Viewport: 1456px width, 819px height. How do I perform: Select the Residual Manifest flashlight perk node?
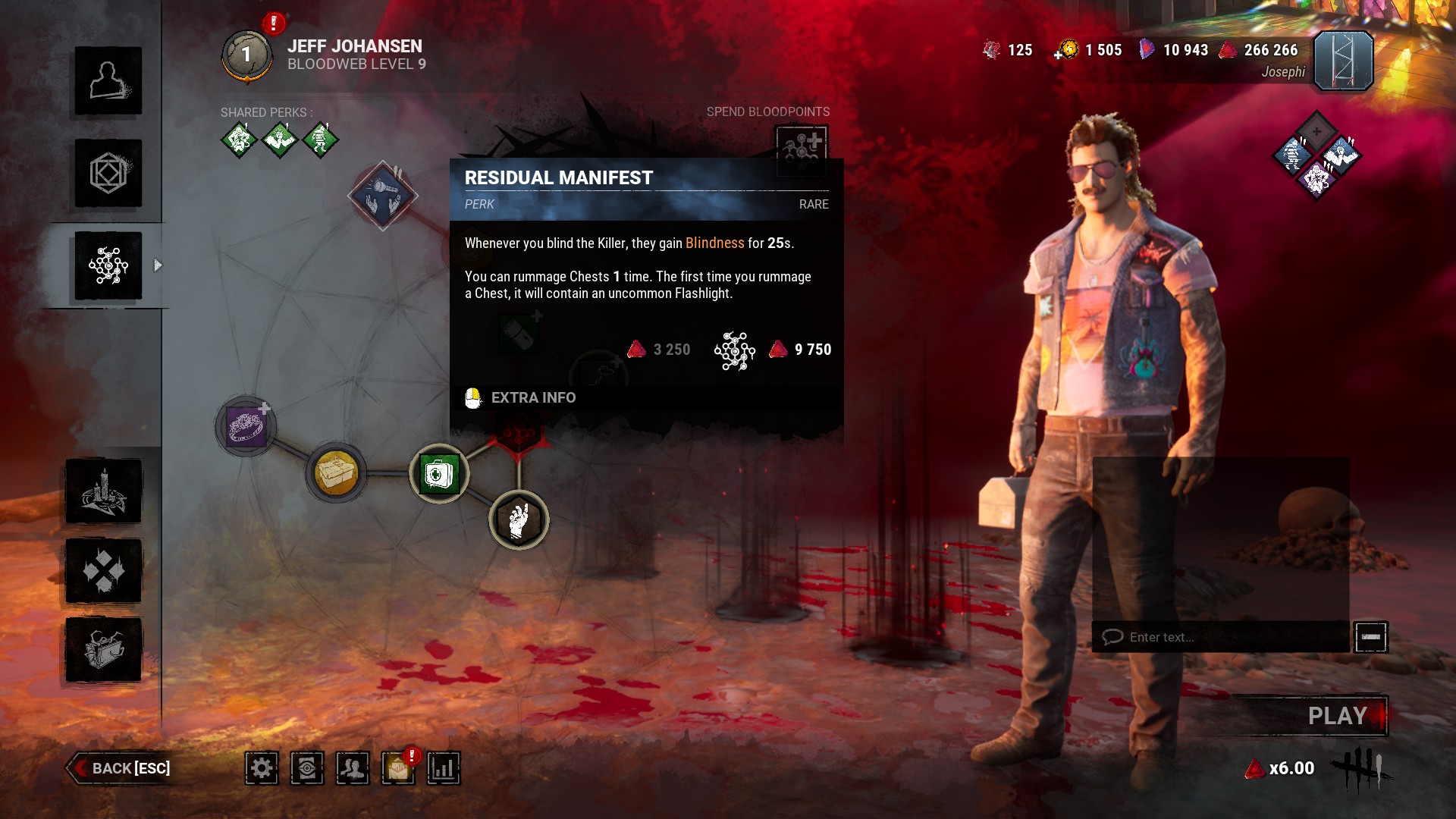coord(383,196)
